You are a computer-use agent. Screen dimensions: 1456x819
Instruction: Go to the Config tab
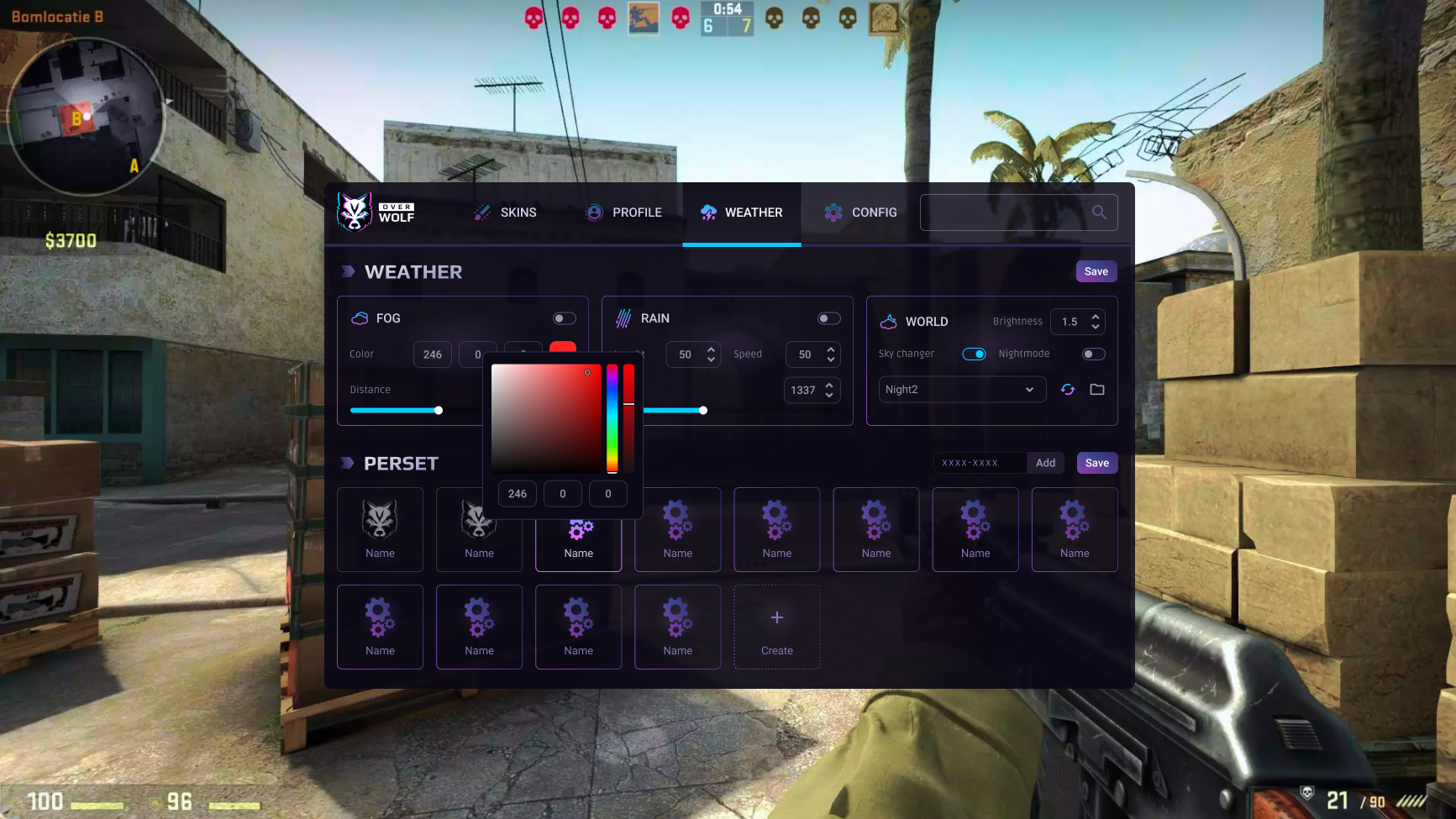pos(861,213)
